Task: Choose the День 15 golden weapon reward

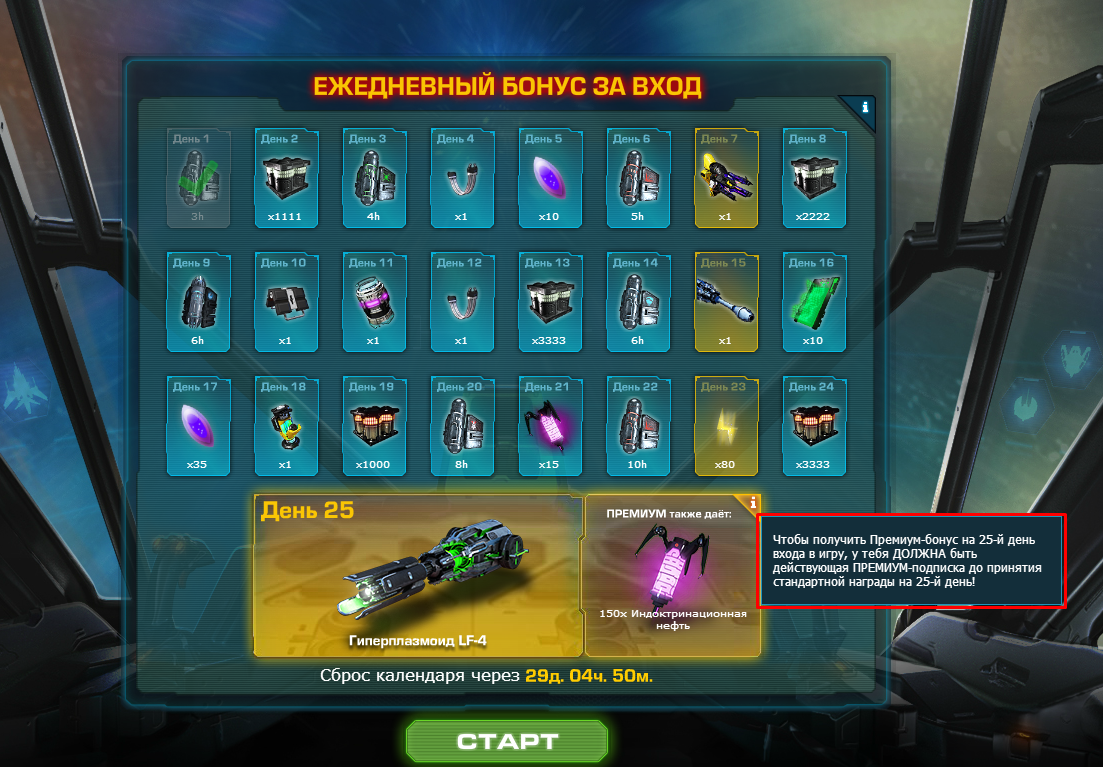Action: (726, 301)
